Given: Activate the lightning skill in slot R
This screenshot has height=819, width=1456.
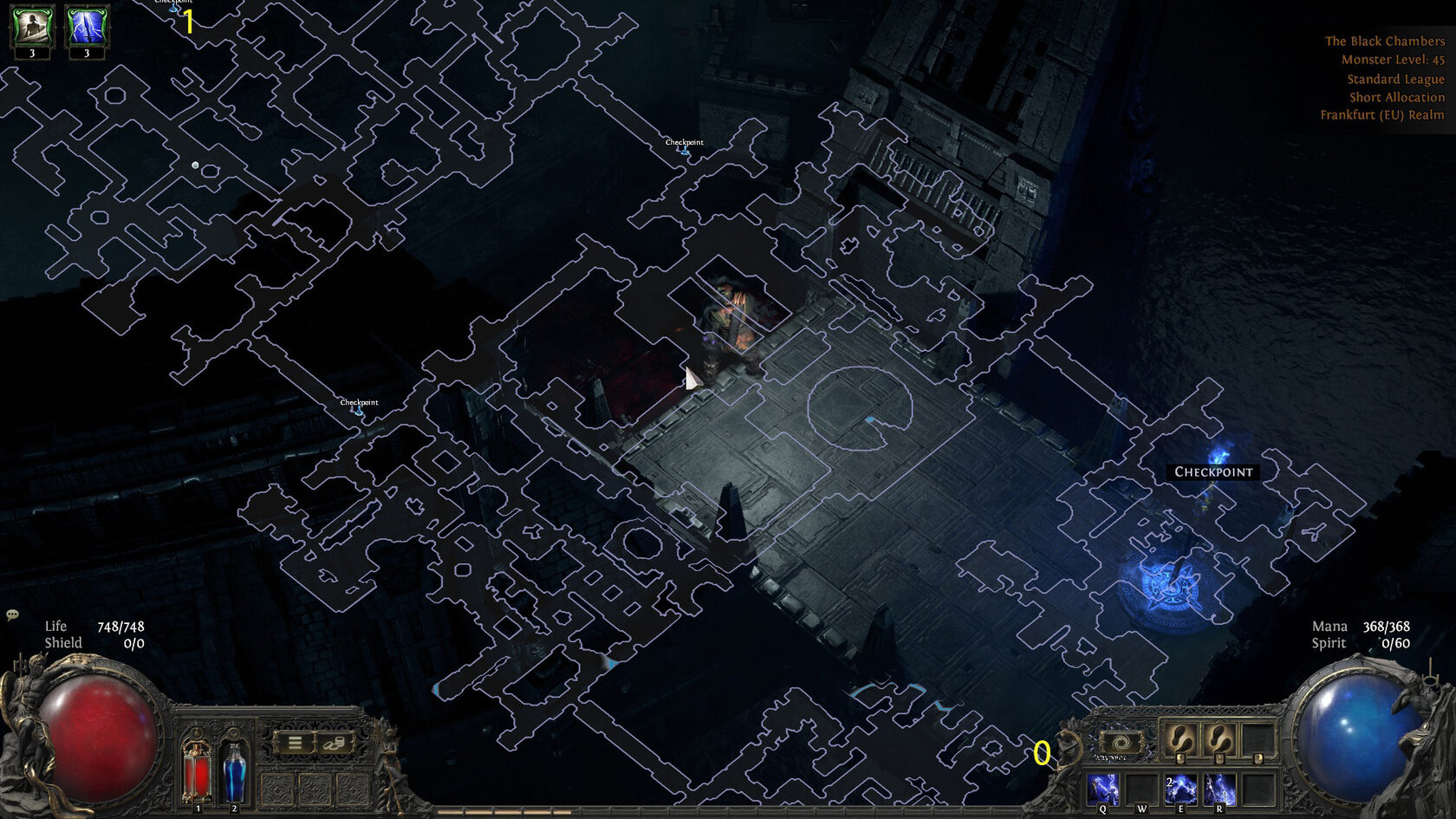Looking at the screenshot, I should (1219, 790).
